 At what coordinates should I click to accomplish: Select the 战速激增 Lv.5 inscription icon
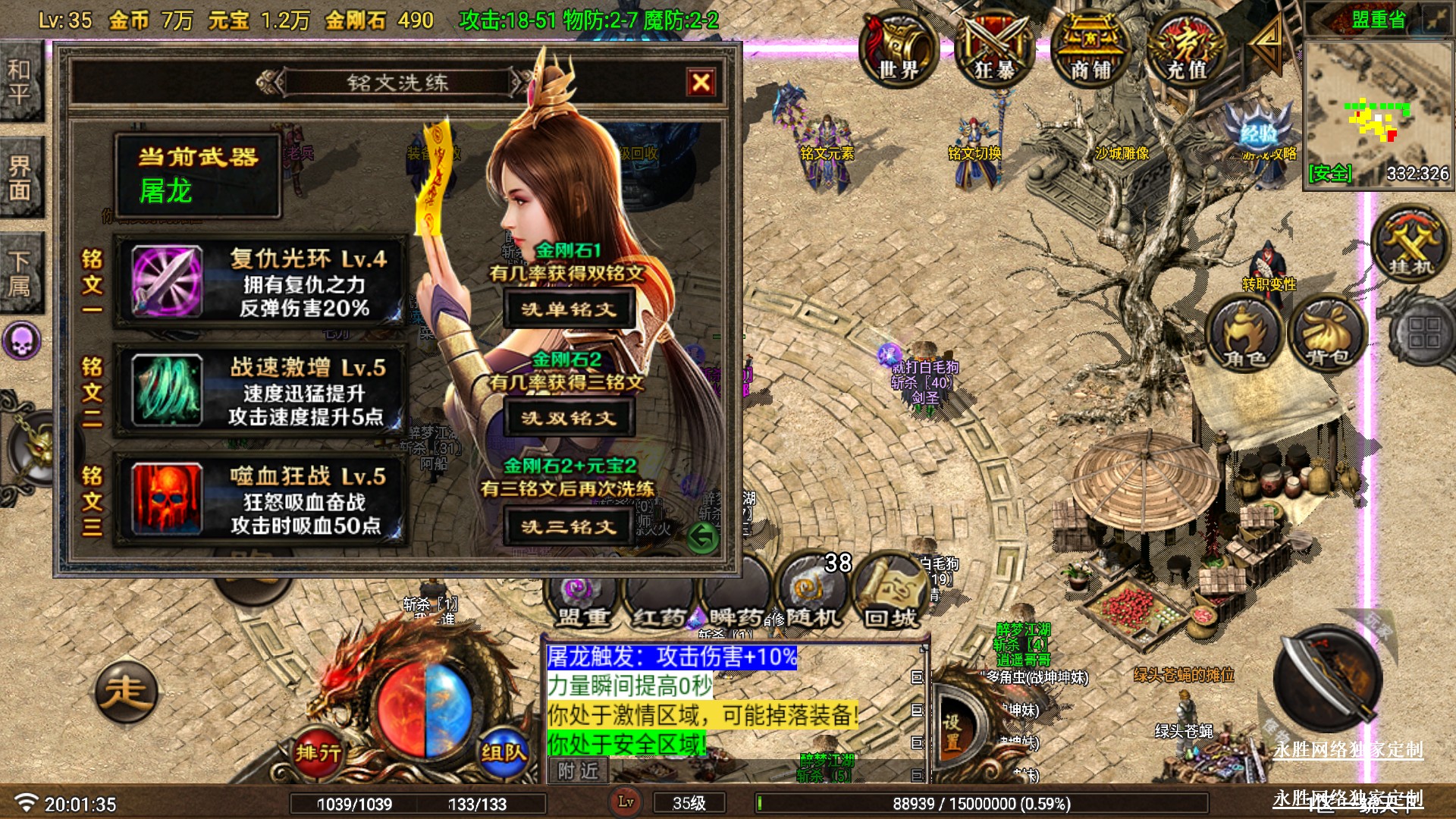(167, 390)
